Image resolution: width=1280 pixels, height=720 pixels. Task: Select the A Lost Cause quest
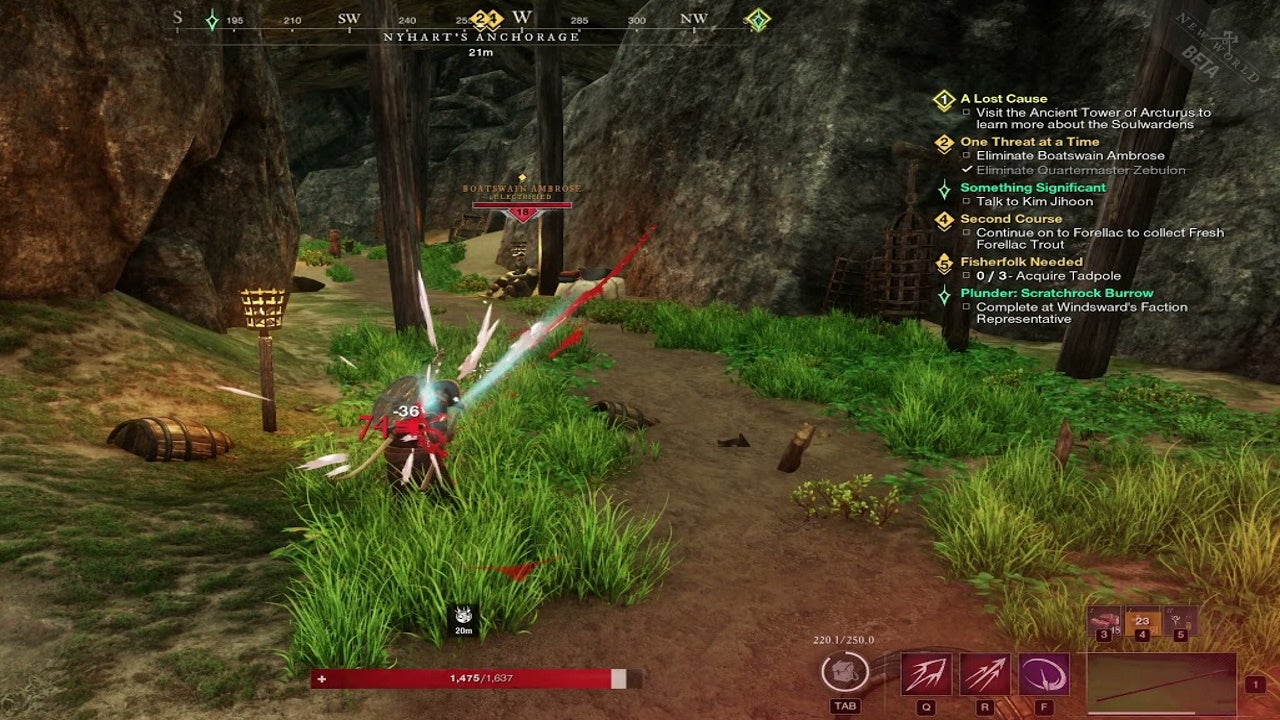[x=1003, y=99]
